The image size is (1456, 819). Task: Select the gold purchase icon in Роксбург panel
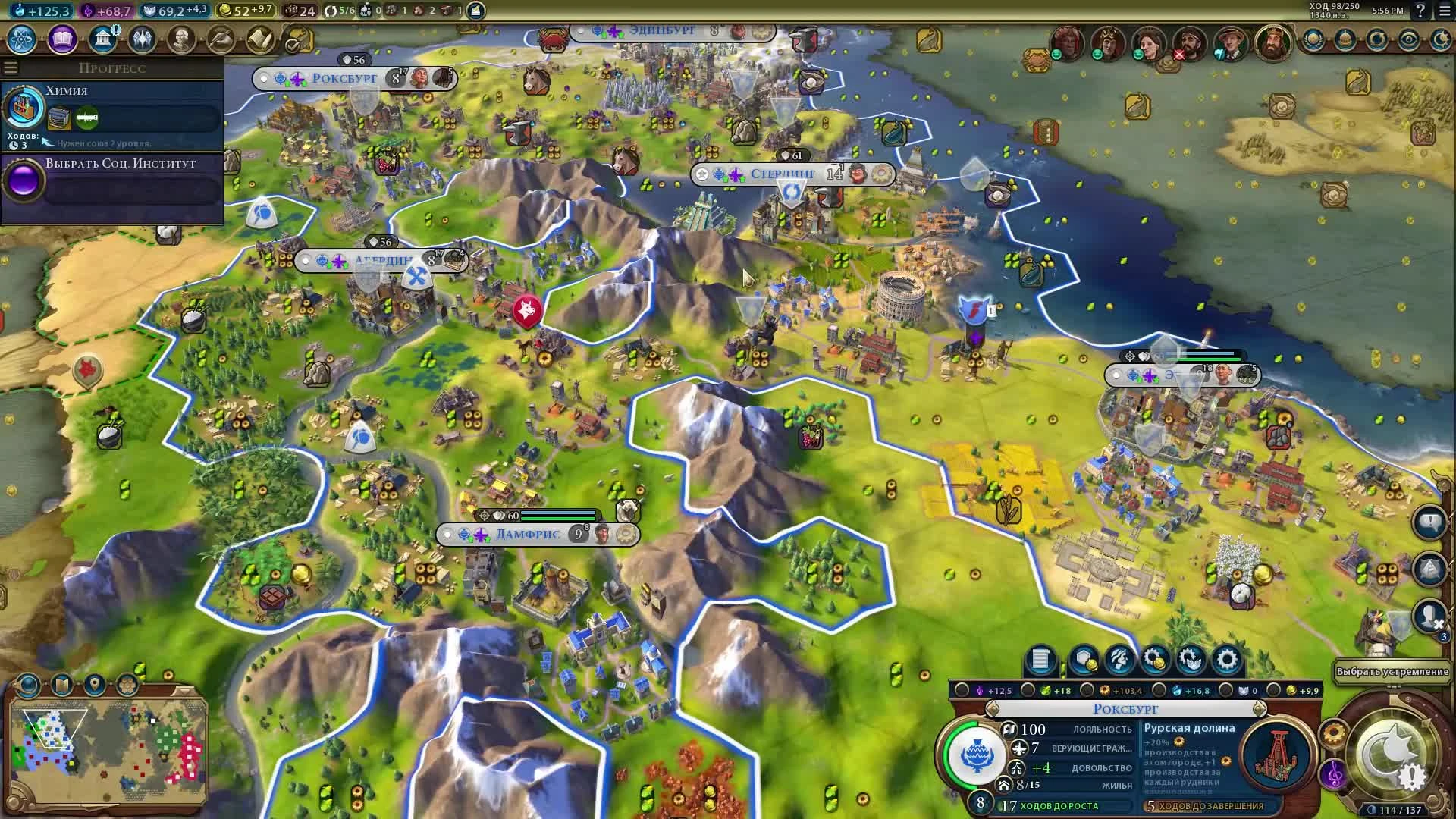1156,659
